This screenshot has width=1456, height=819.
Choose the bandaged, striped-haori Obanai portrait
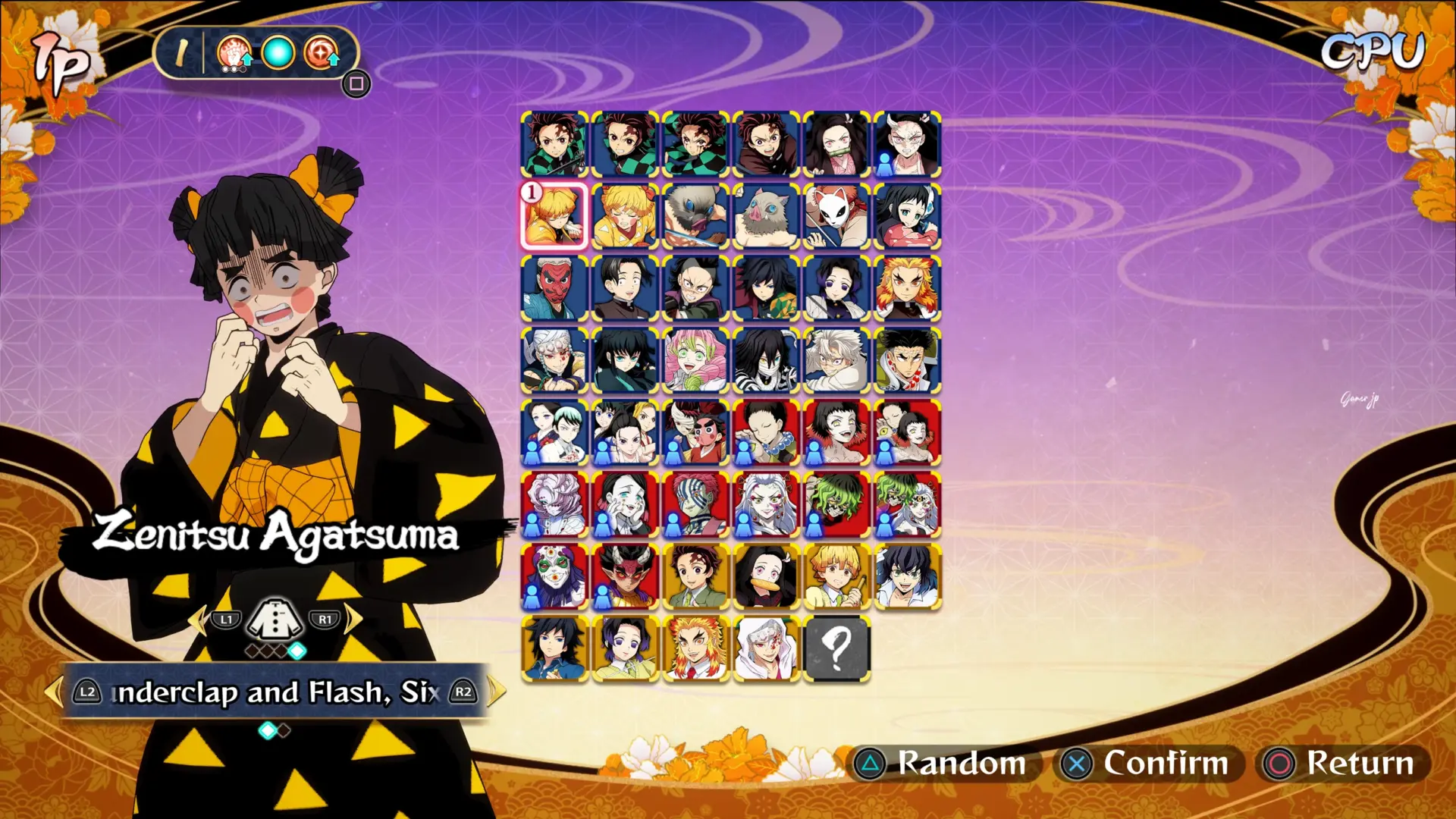[766, 360]
